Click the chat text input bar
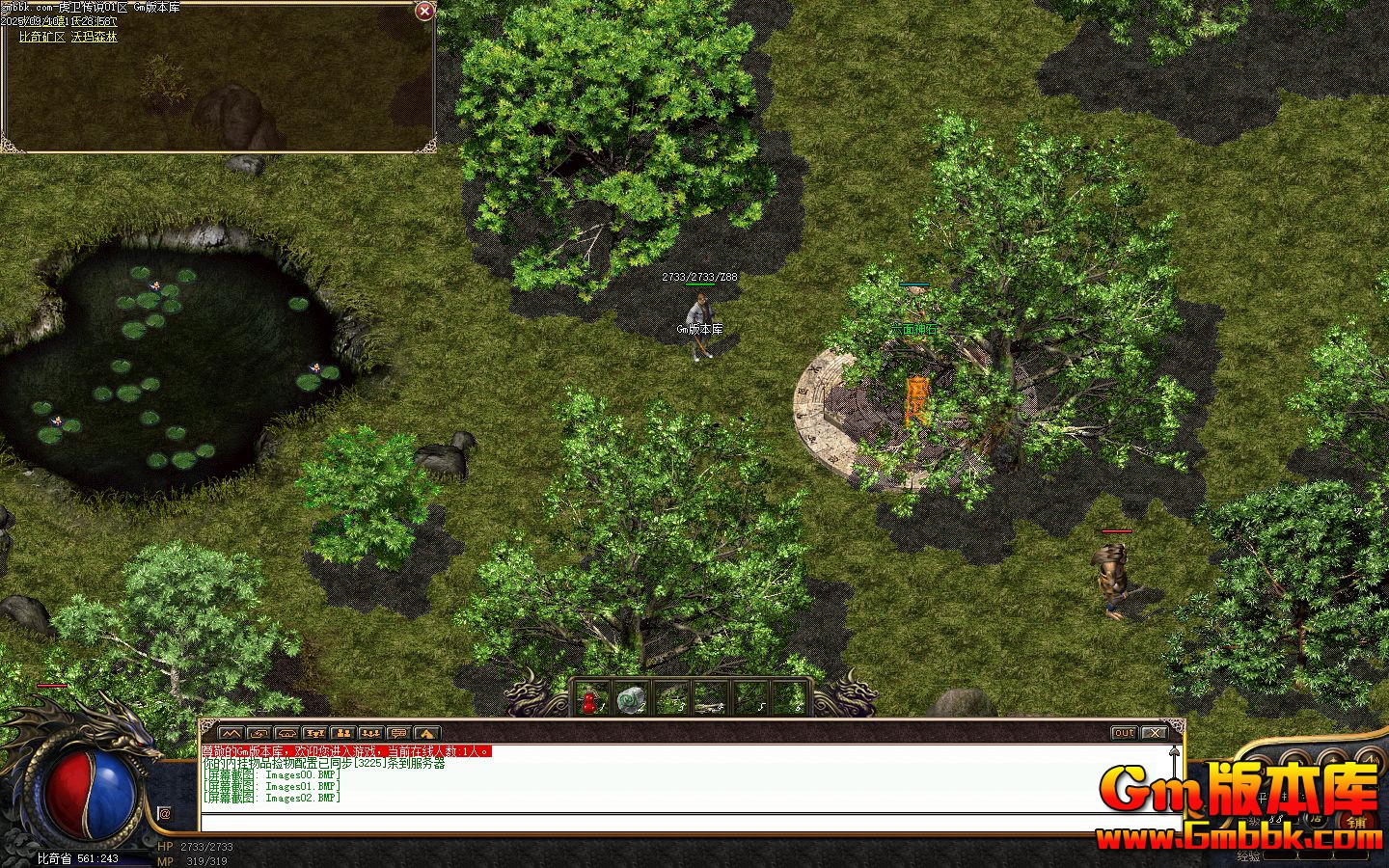This screenshot has width=1389, height=868. coord(675,823)
